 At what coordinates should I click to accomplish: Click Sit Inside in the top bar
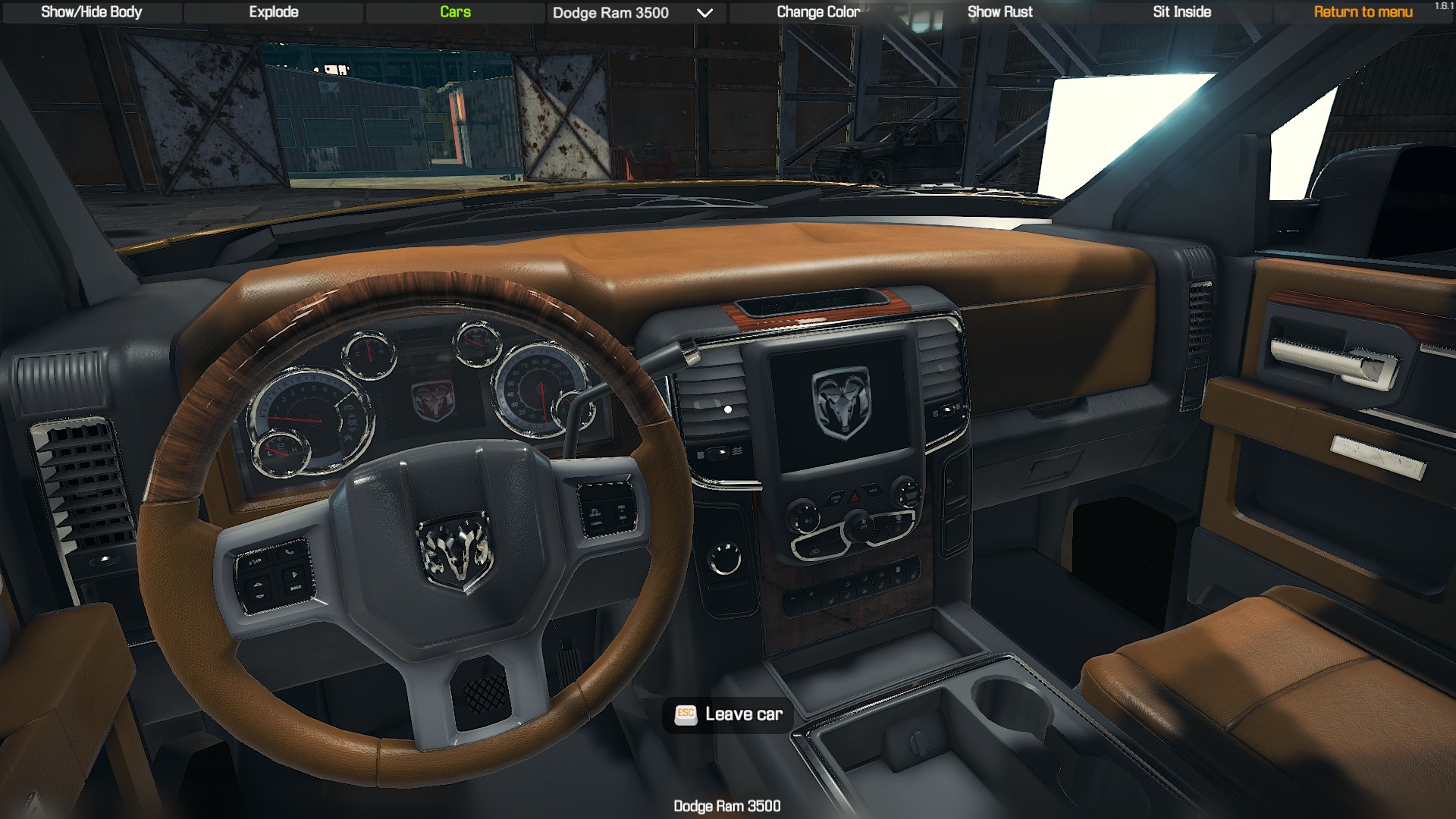(1181, 11)
